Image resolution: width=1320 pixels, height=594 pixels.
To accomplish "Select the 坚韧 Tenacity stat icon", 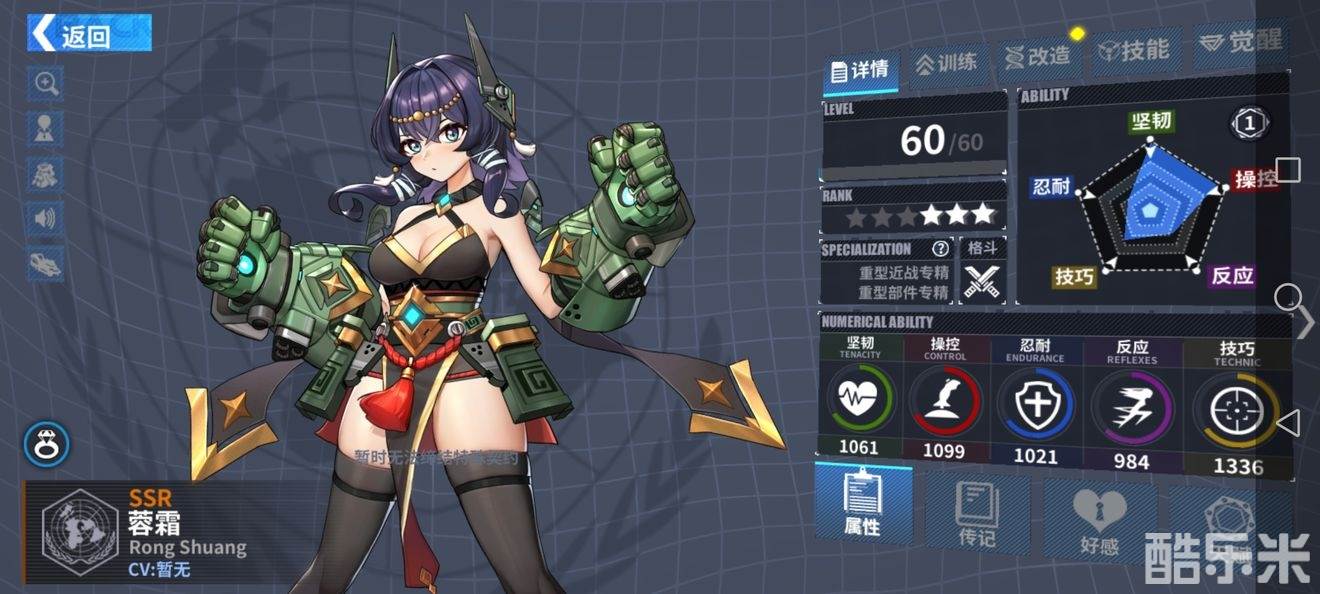I will tap(860, 399).
